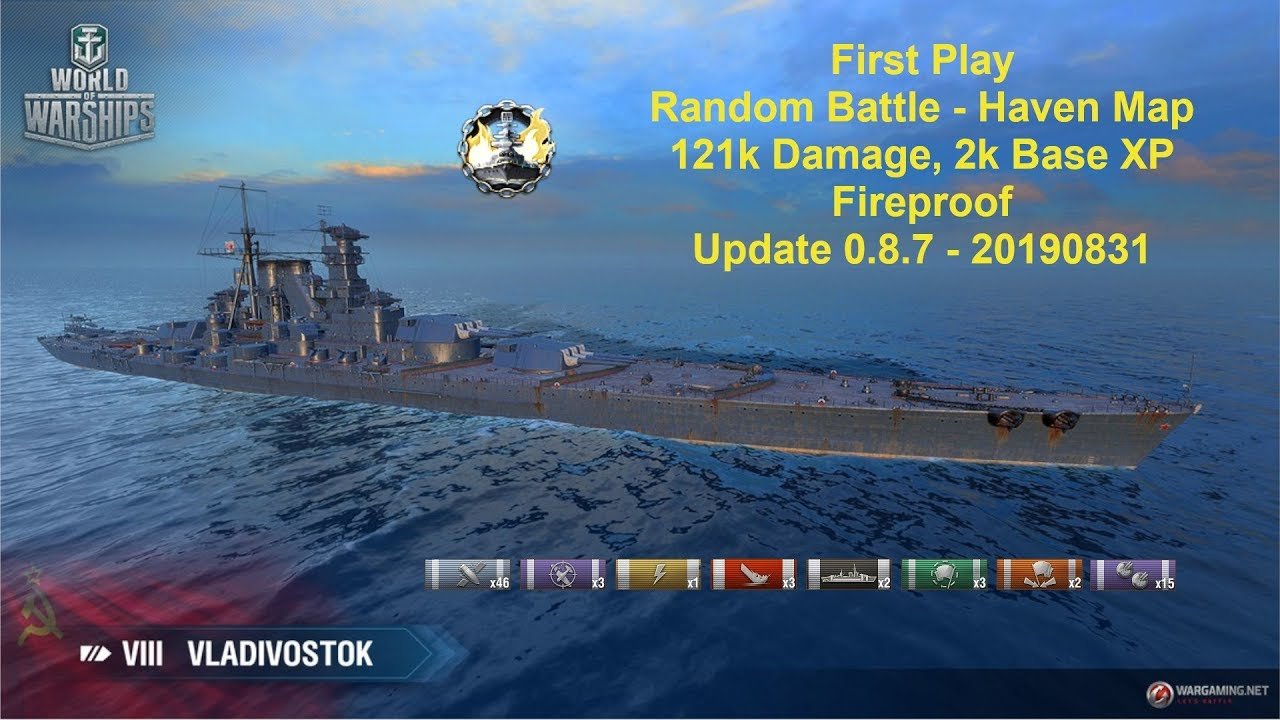1280x720 pixels.
Task: Click the dark ship silhouette ribbon x2
Action: [x=850, y=575]
